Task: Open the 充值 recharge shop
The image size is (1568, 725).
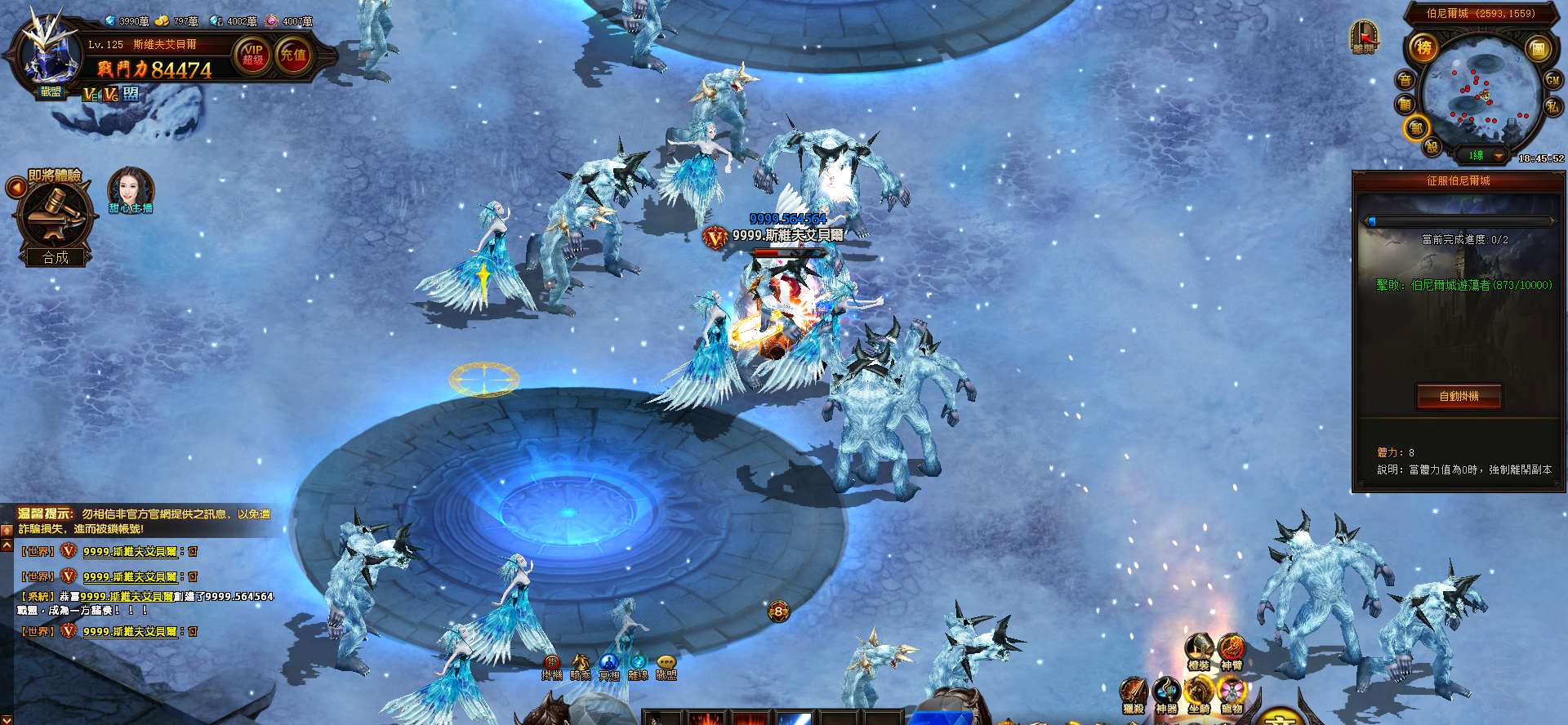Action: pyautogui.click(x=293, y=55)
